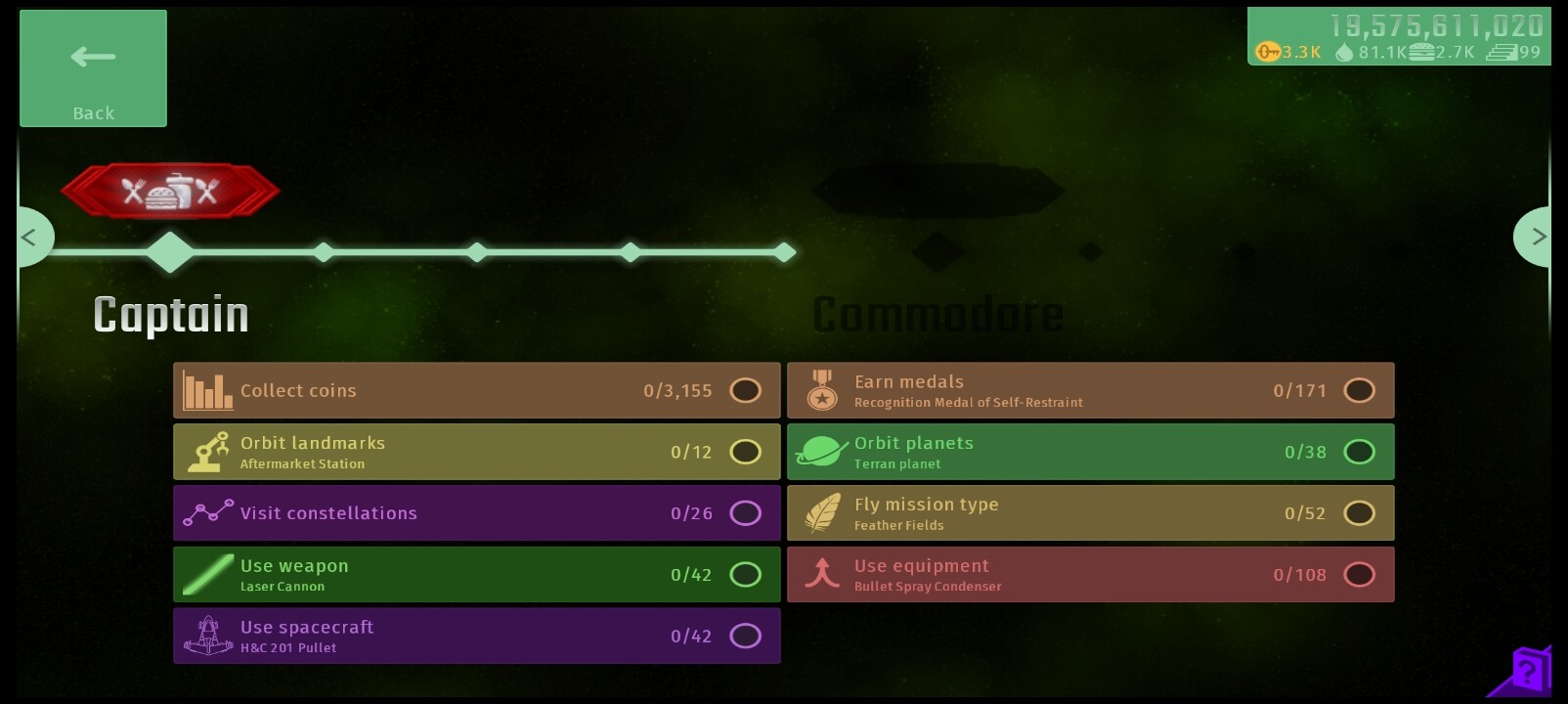
Task: Open the Orbit planets Terran planet row
Action: tap(1090, 452)
